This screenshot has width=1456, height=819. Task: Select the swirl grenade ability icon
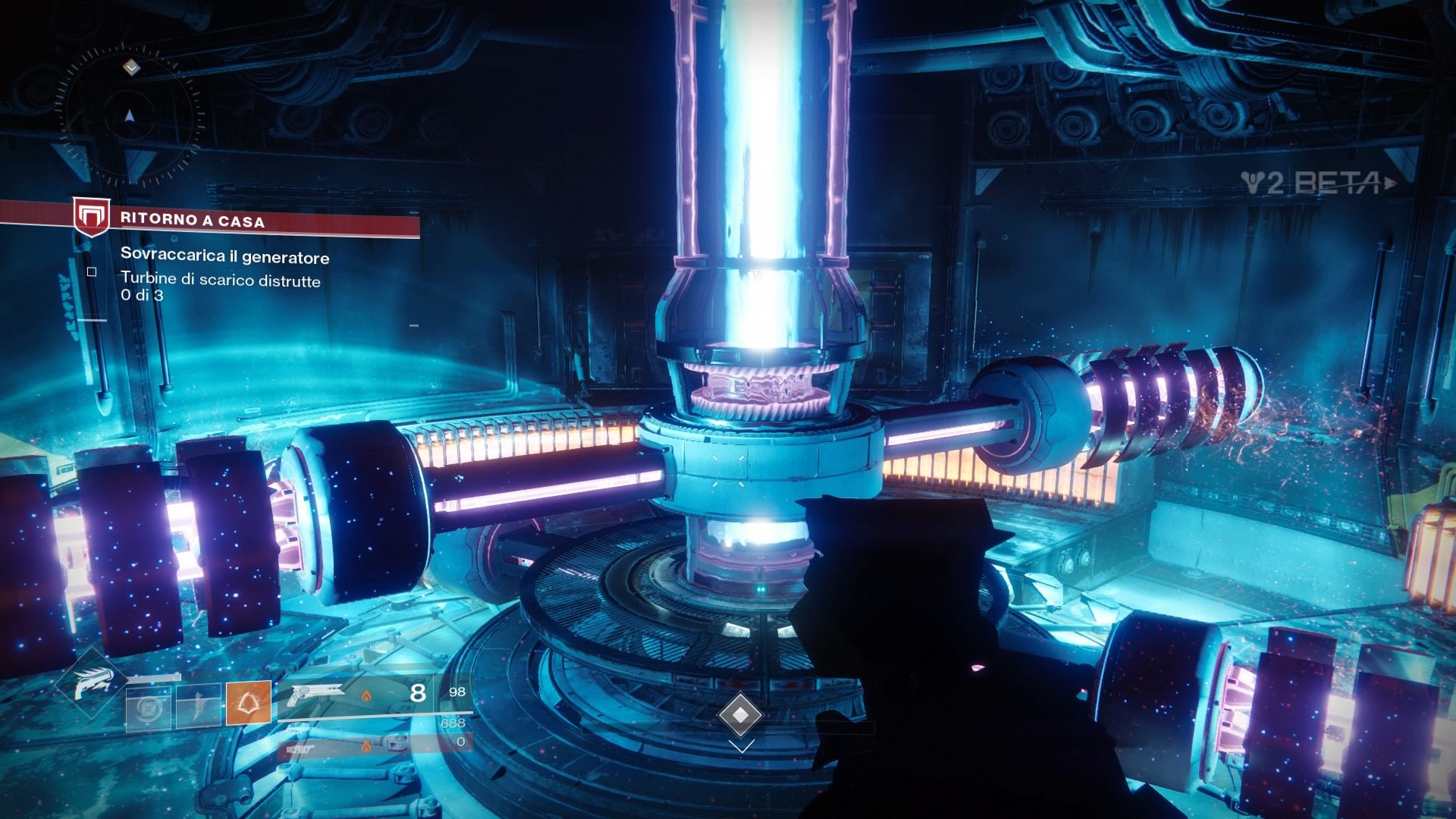click(148, 706)
